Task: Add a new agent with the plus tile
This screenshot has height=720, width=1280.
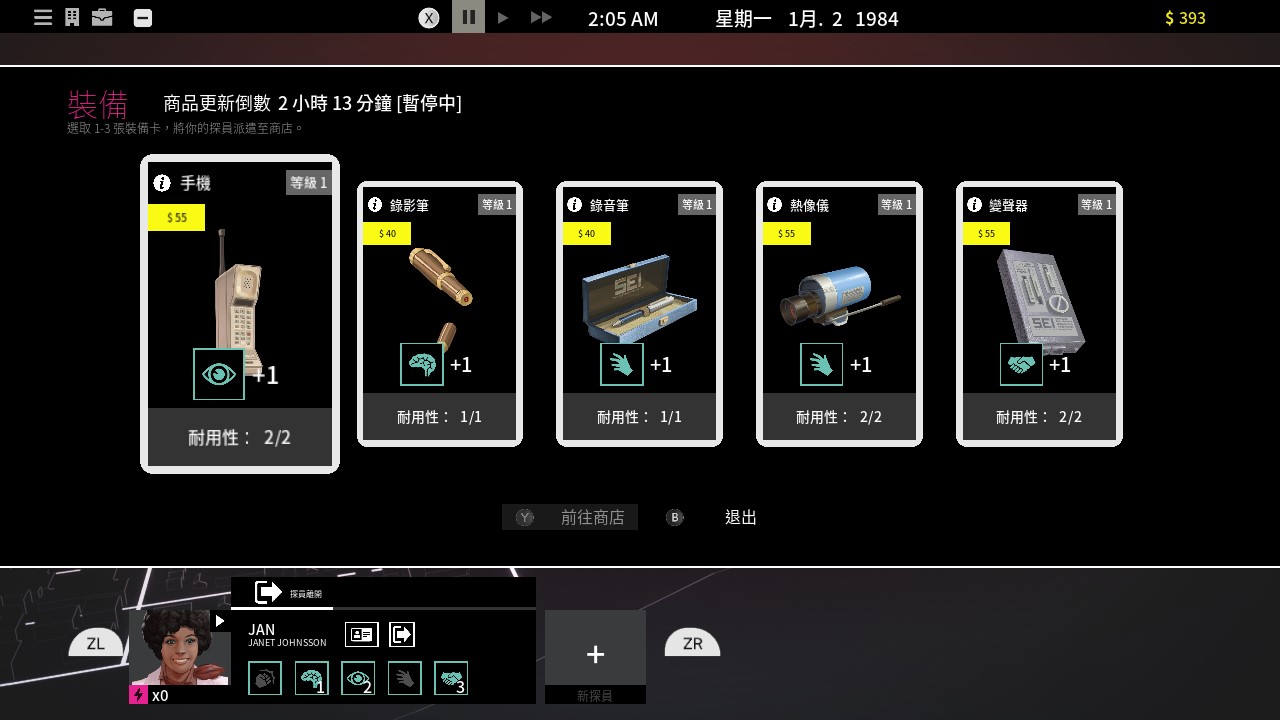Action: click(595, 654)
